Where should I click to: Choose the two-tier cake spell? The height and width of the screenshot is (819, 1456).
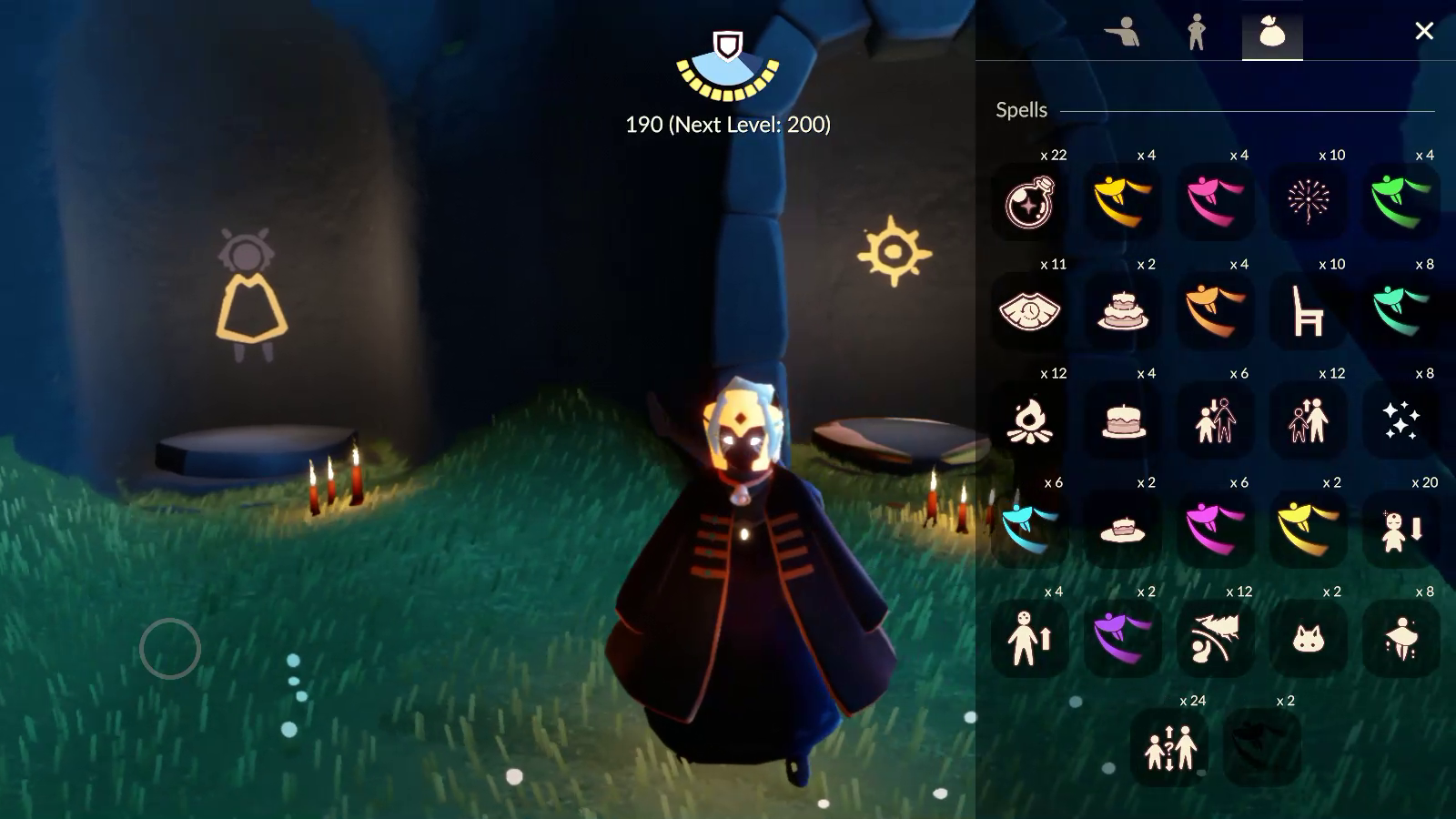point(1122,310)
